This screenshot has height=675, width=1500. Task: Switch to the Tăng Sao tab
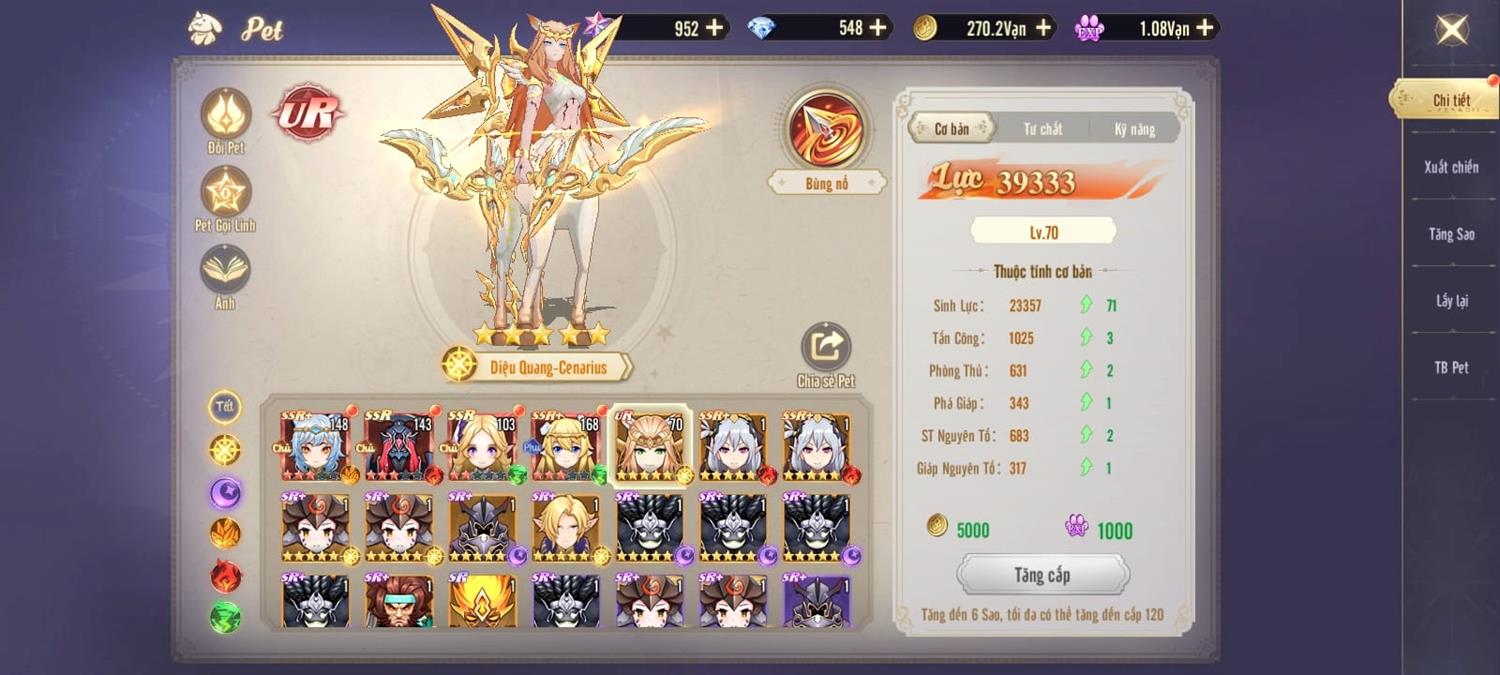coord(1451,234)
